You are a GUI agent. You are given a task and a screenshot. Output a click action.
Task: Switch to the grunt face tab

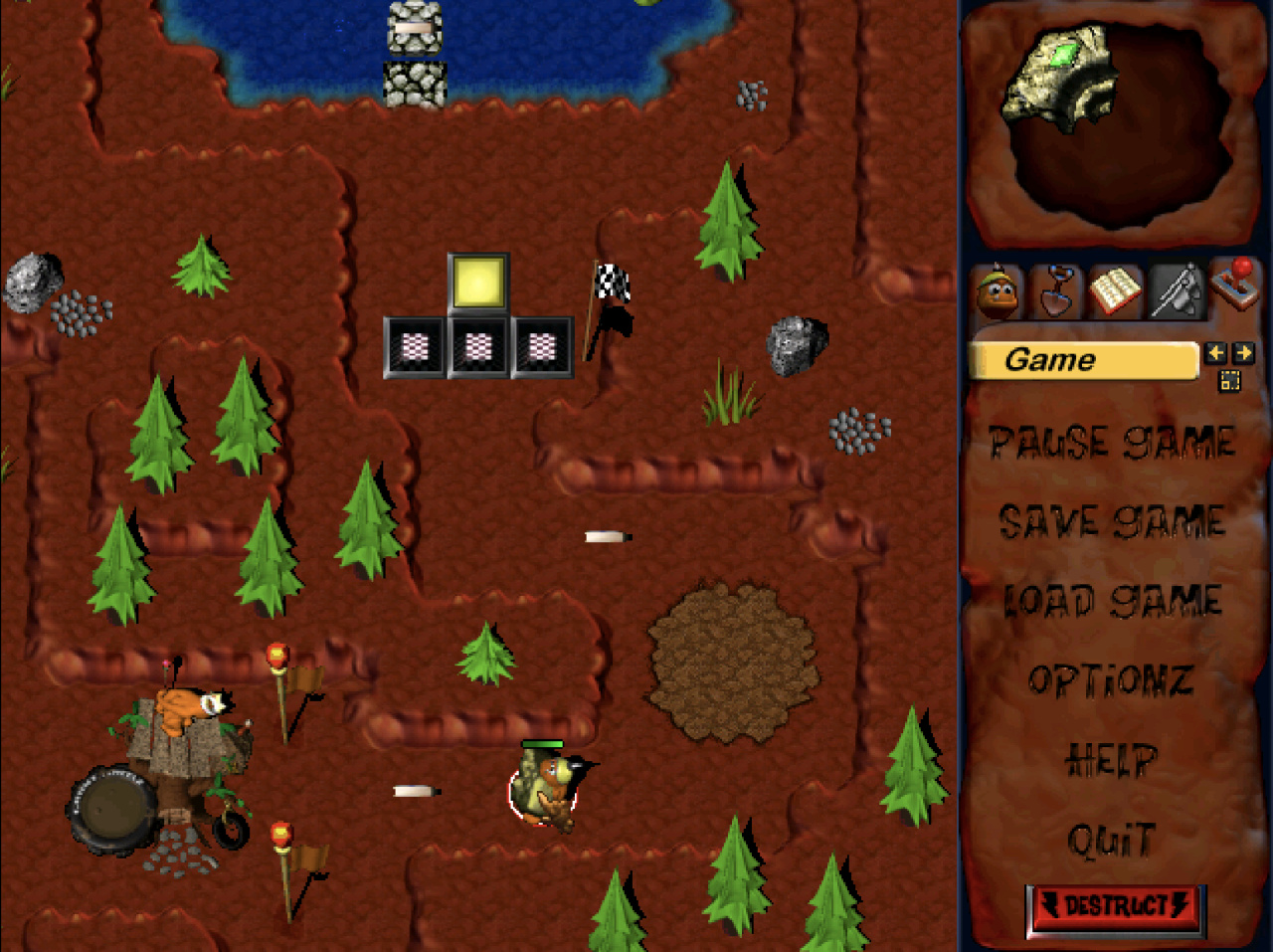(997, 292)
